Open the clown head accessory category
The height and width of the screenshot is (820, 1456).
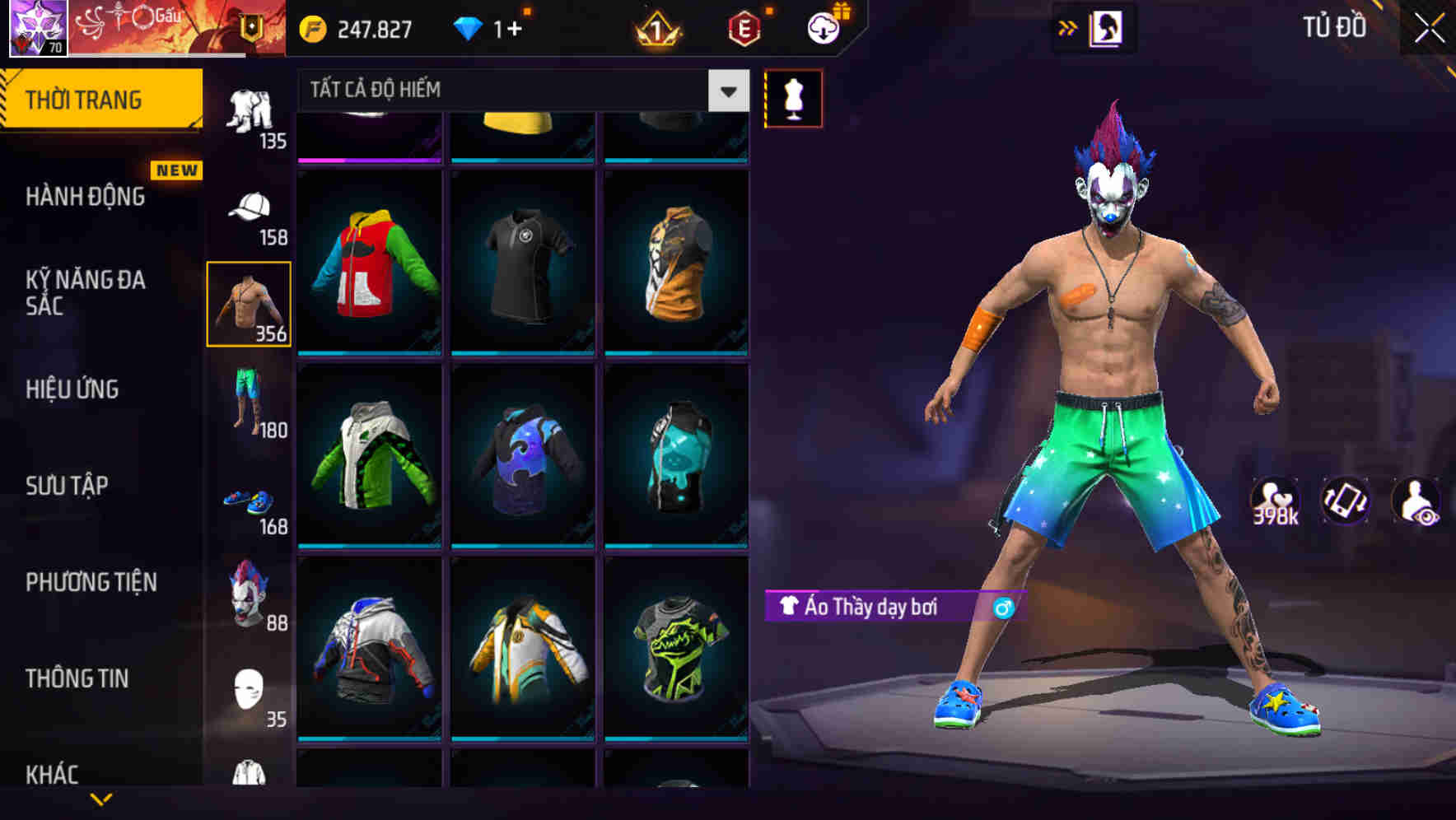click(x=250, y=589)
